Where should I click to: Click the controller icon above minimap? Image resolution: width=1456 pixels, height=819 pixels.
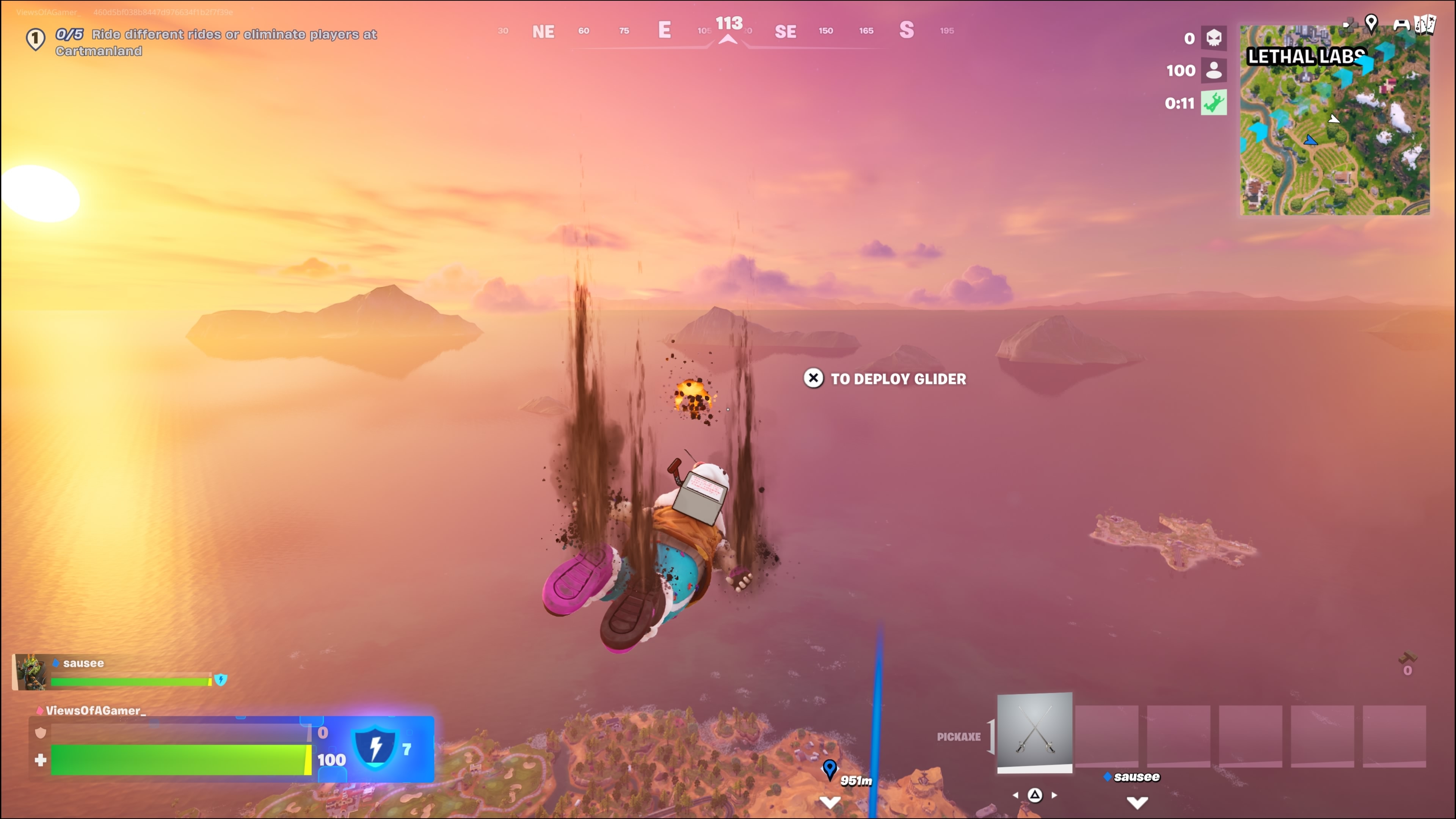pyautogui.click(x=1401, y=24)
